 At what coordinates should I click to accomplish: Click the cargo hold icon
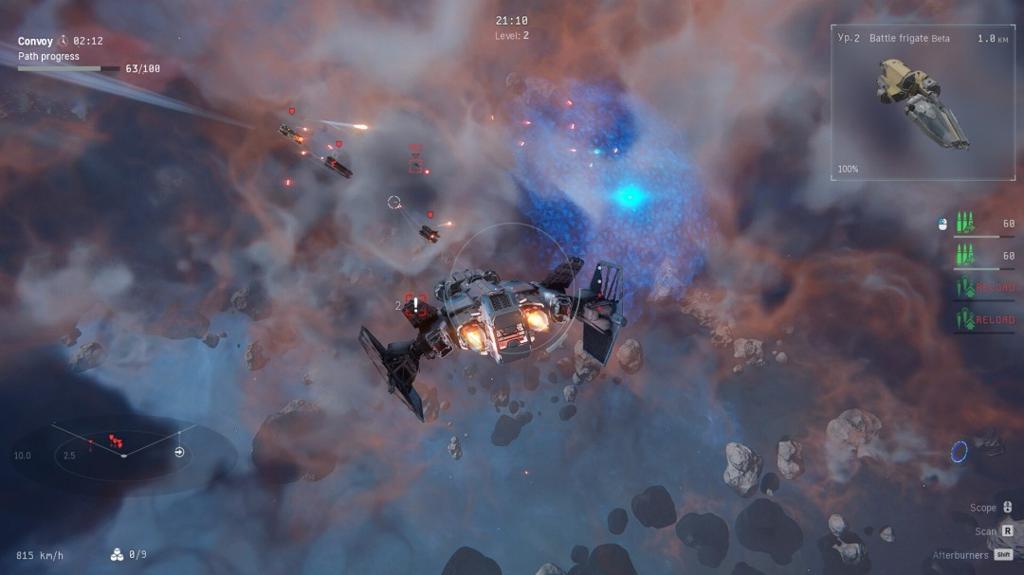[117, 554]
